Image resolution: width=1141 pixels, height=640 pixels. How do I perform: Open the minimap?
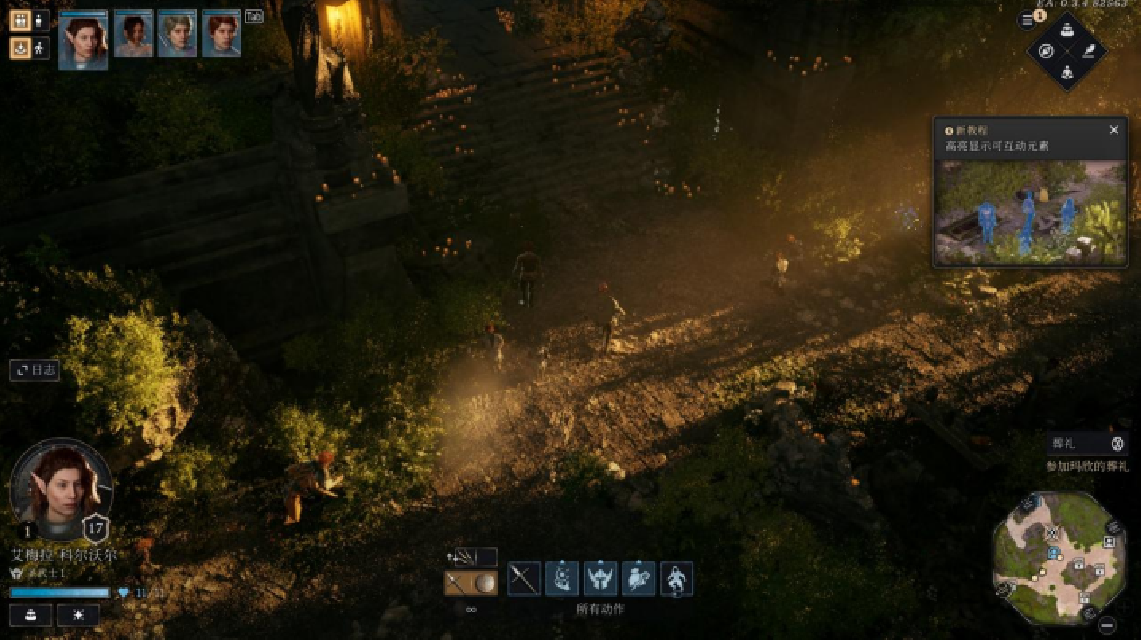pyautogui.click(x=1059, y=557)
